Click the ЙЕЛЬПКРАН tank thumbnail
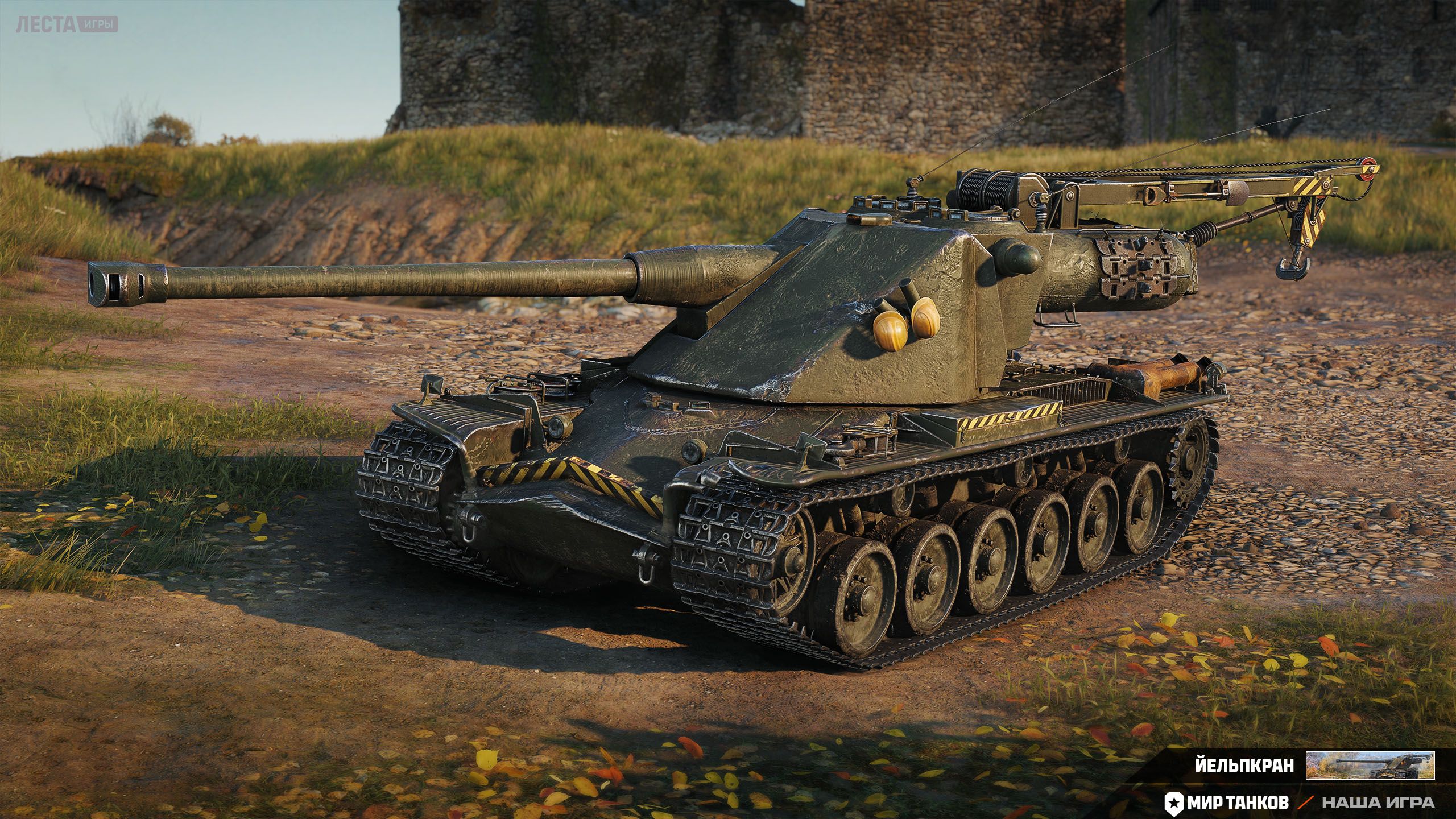The width and height of the screenshot is (1456, 819). tap(1362, 765)
